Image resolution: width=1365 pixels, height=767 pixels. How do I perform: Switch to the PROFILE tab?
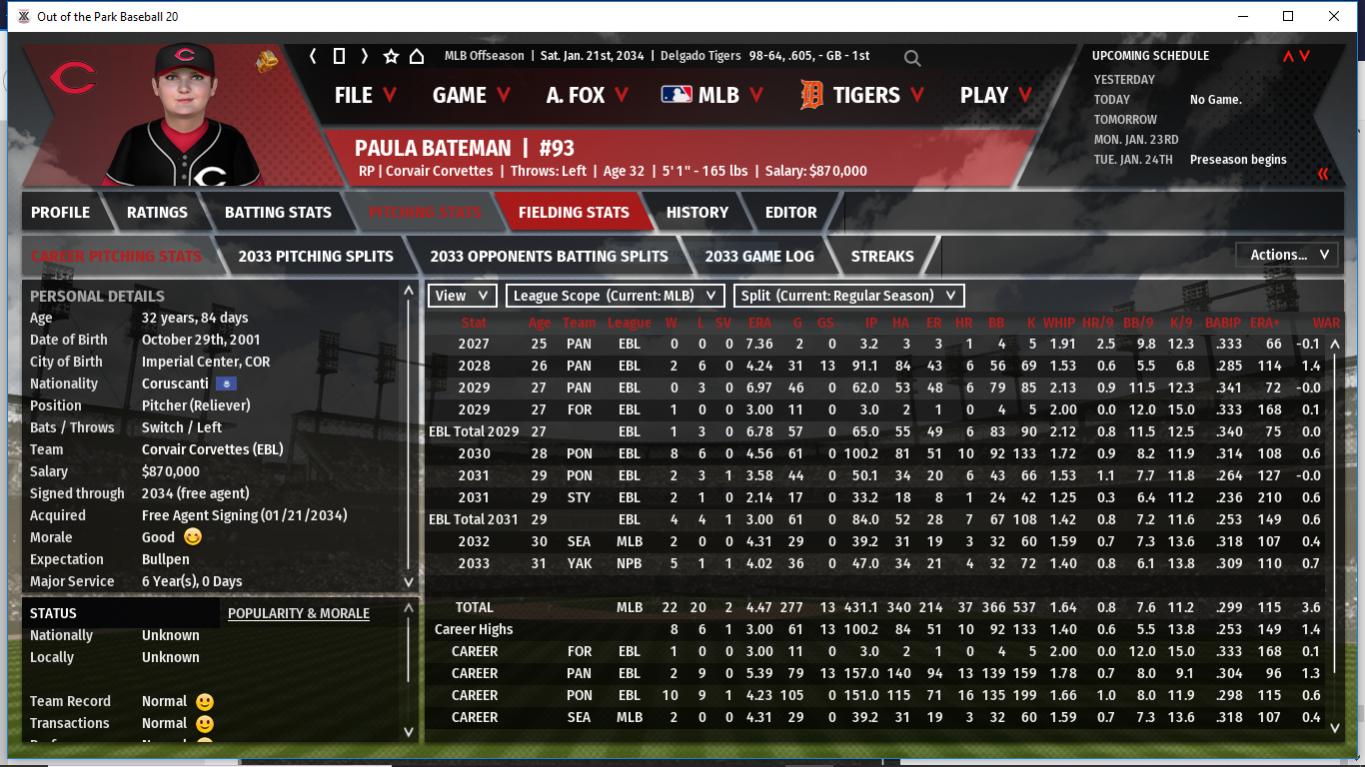(60, 212)
